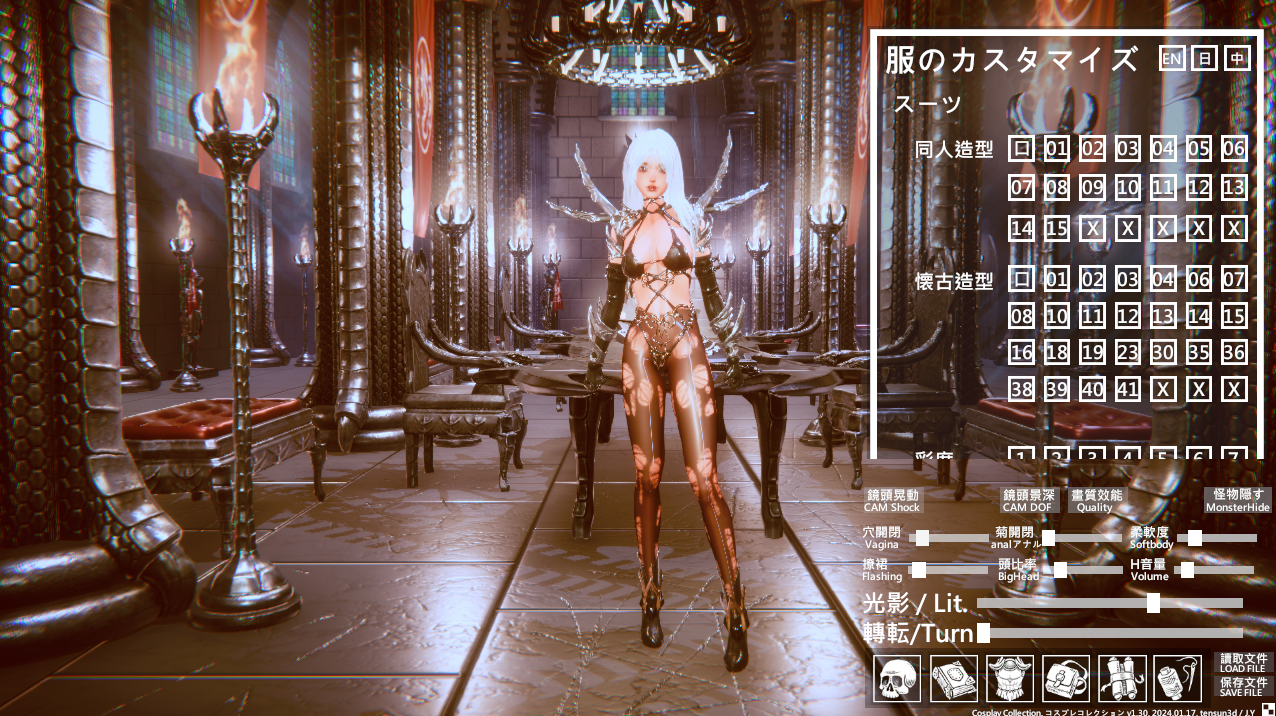Image resolution: width=1276 pixels, height=716 pixels.
Task: Toggle the CAM DOF option
Action: (x=1029, y=501)
